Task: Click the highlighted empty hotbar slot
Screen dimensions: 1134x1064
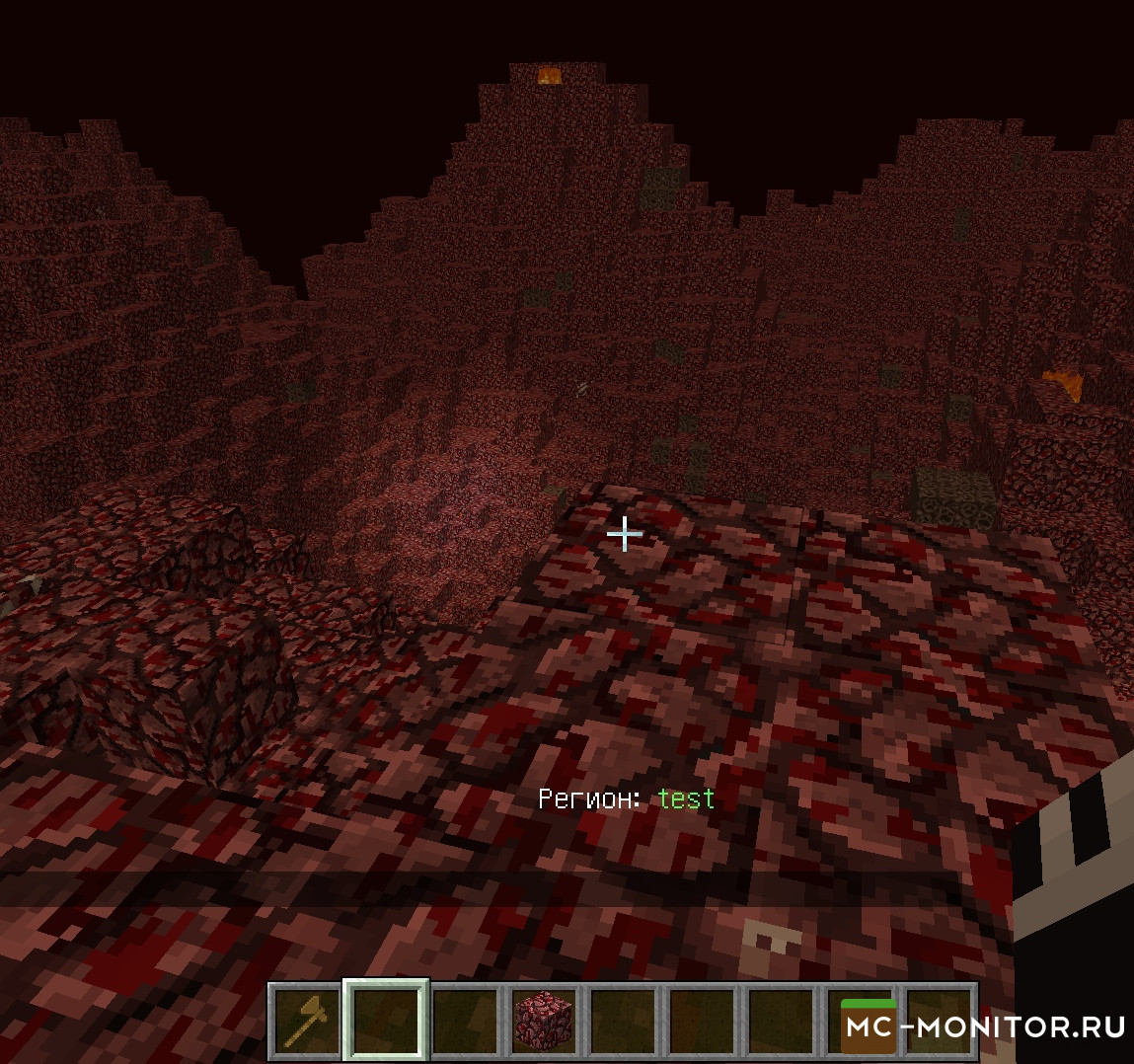Action: 386,1021
